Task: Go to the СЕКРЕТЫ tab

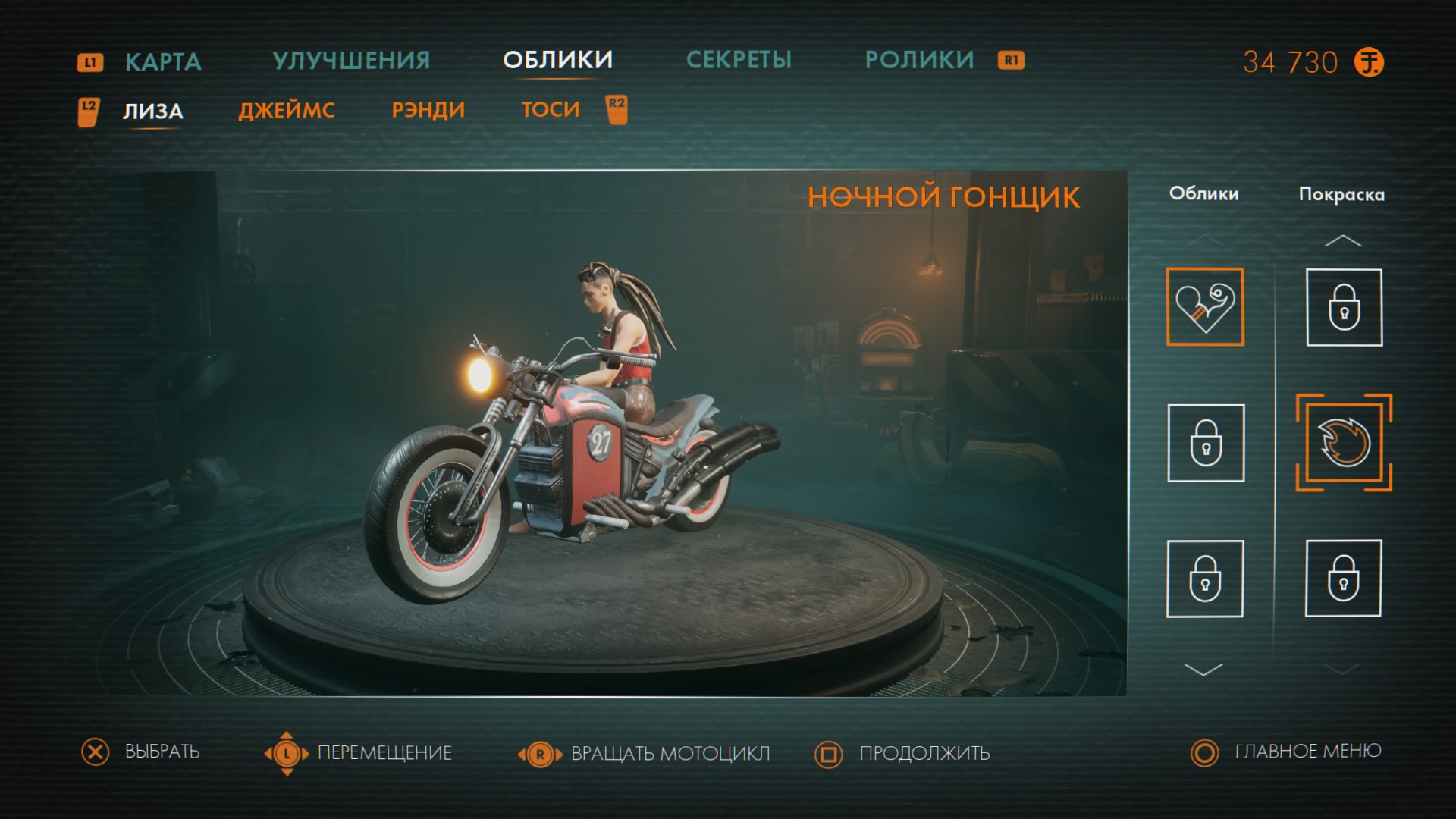Action: (739, 60)
